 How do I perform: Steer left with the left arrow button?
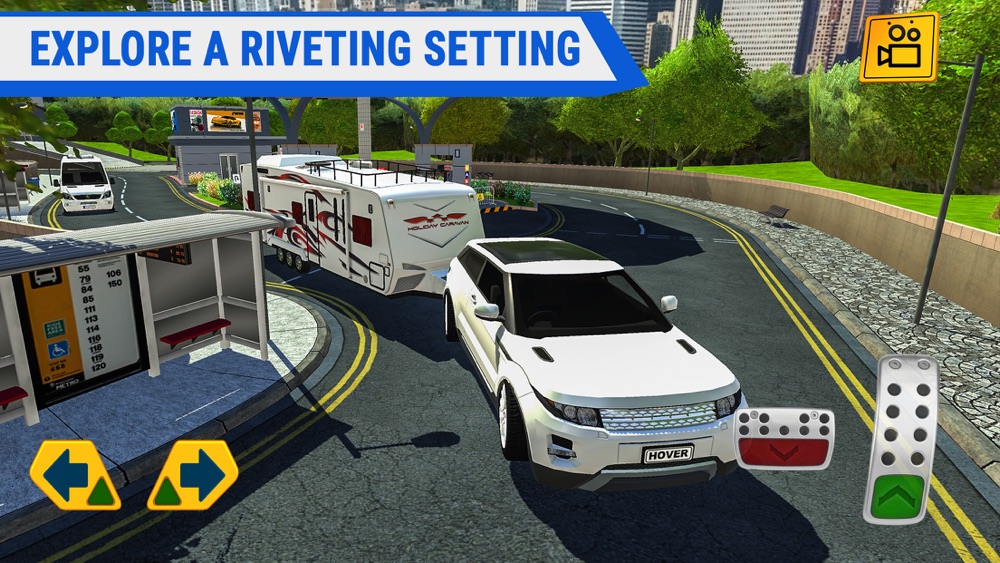pyautogui.click(x=75, y=475)
